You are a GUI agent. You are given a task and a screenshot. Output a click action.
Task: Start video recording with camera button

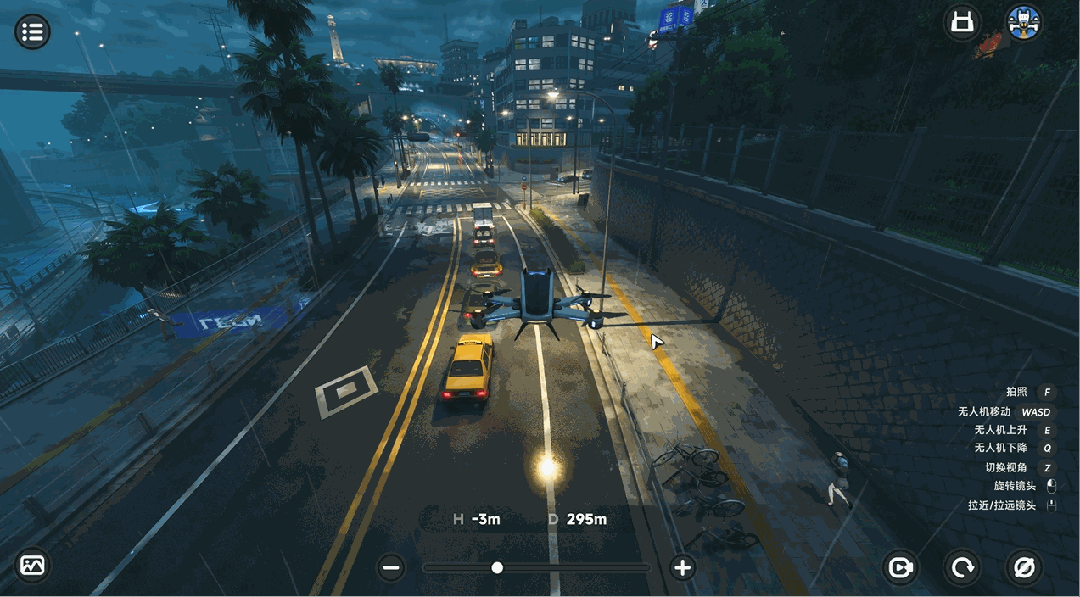tap(901, 568)
